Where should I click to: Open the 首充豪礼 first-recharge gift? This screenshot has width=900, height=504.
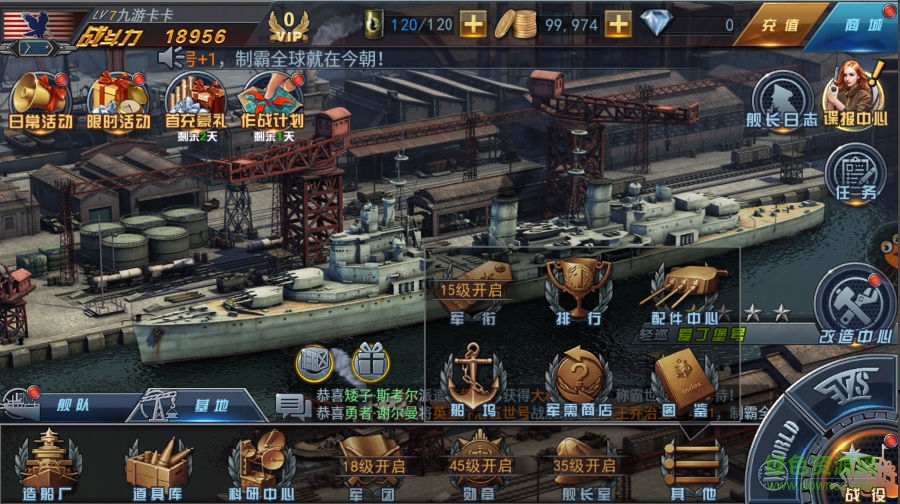point(195,100)
